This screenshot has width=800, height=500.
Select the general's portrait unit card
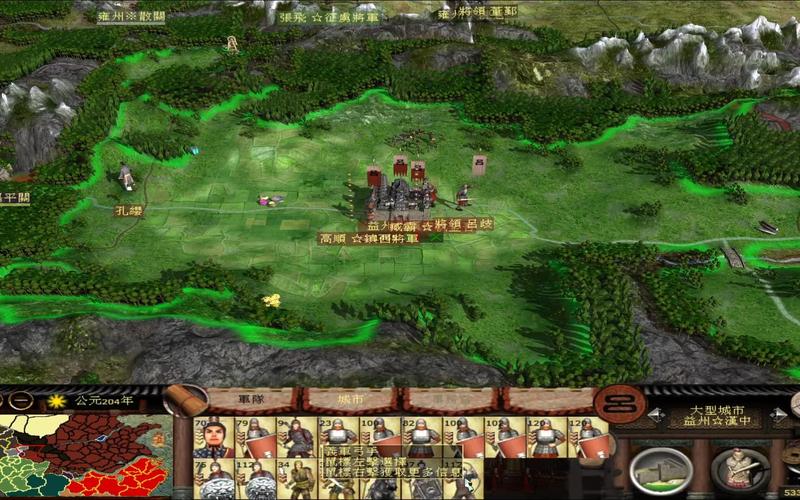[214, 438]
